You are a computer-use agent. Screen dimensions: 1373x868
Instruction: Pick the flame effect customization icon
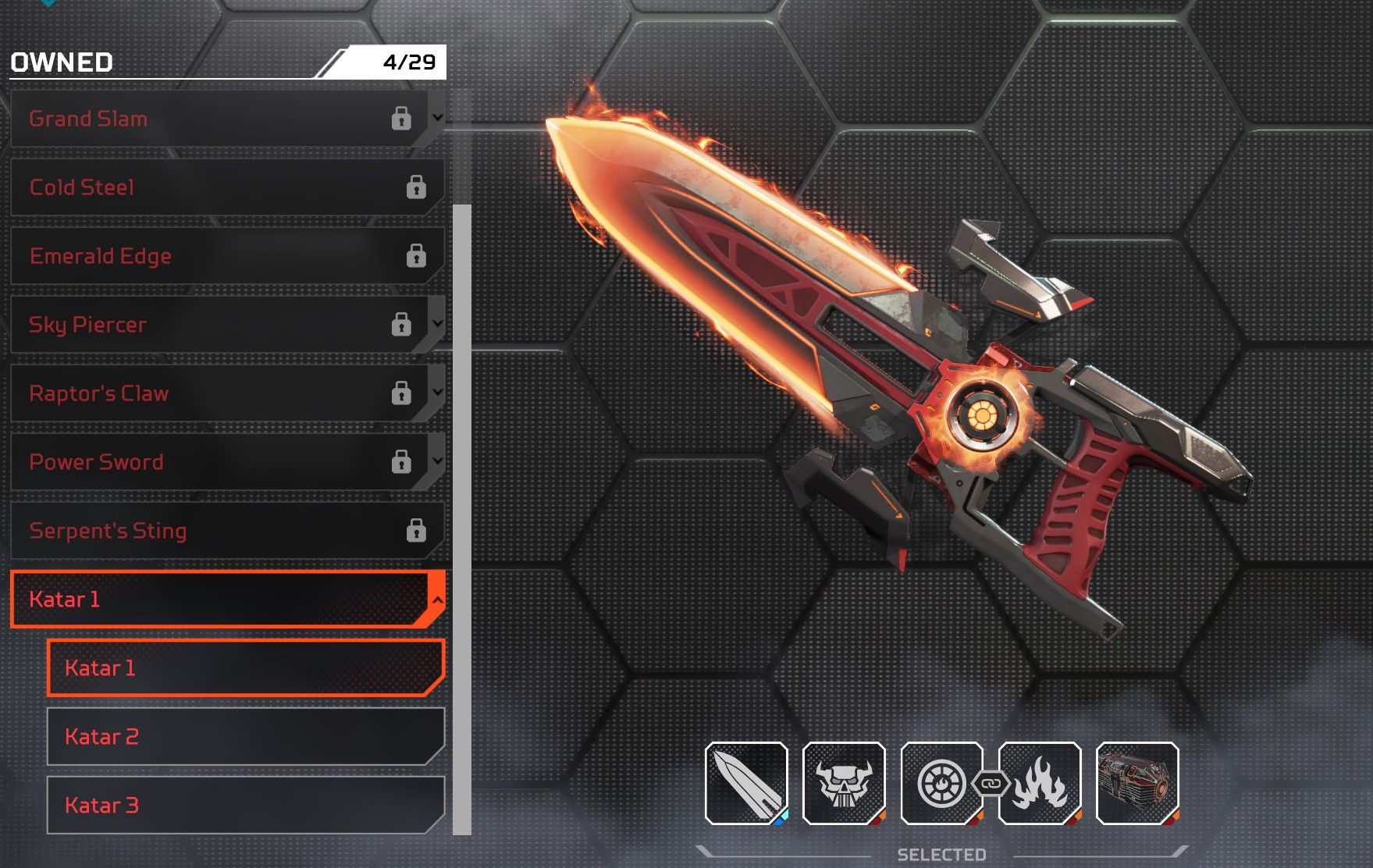1040,783
